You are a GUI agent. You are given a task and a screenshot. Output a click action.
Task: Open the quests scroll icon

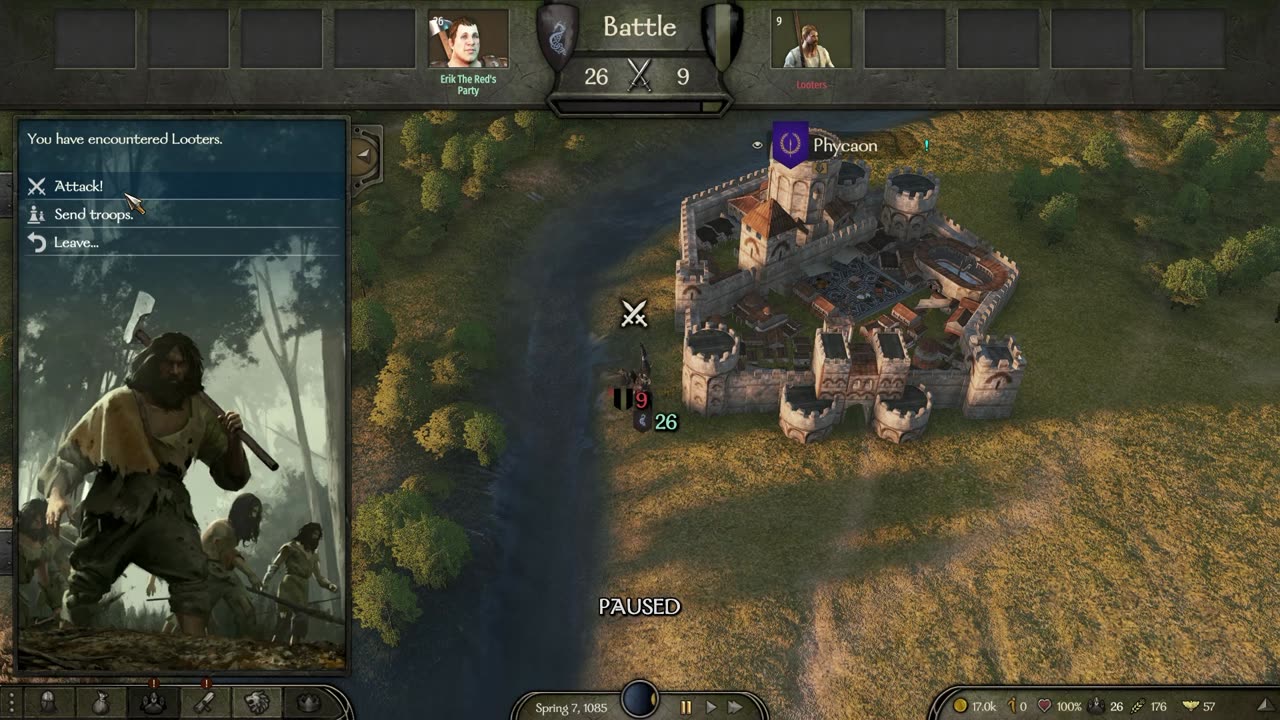(x=206, y=704)
